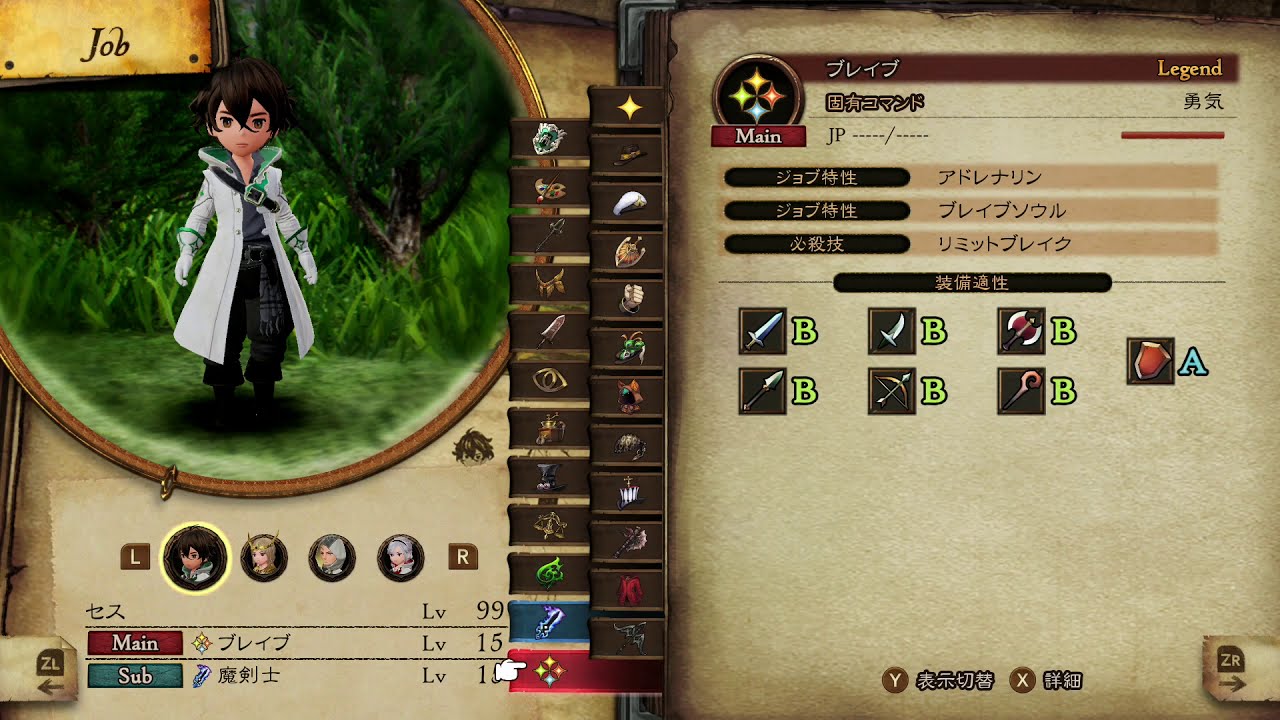Switch to the crowned blonde character portrait

click(x=265, y=558)
